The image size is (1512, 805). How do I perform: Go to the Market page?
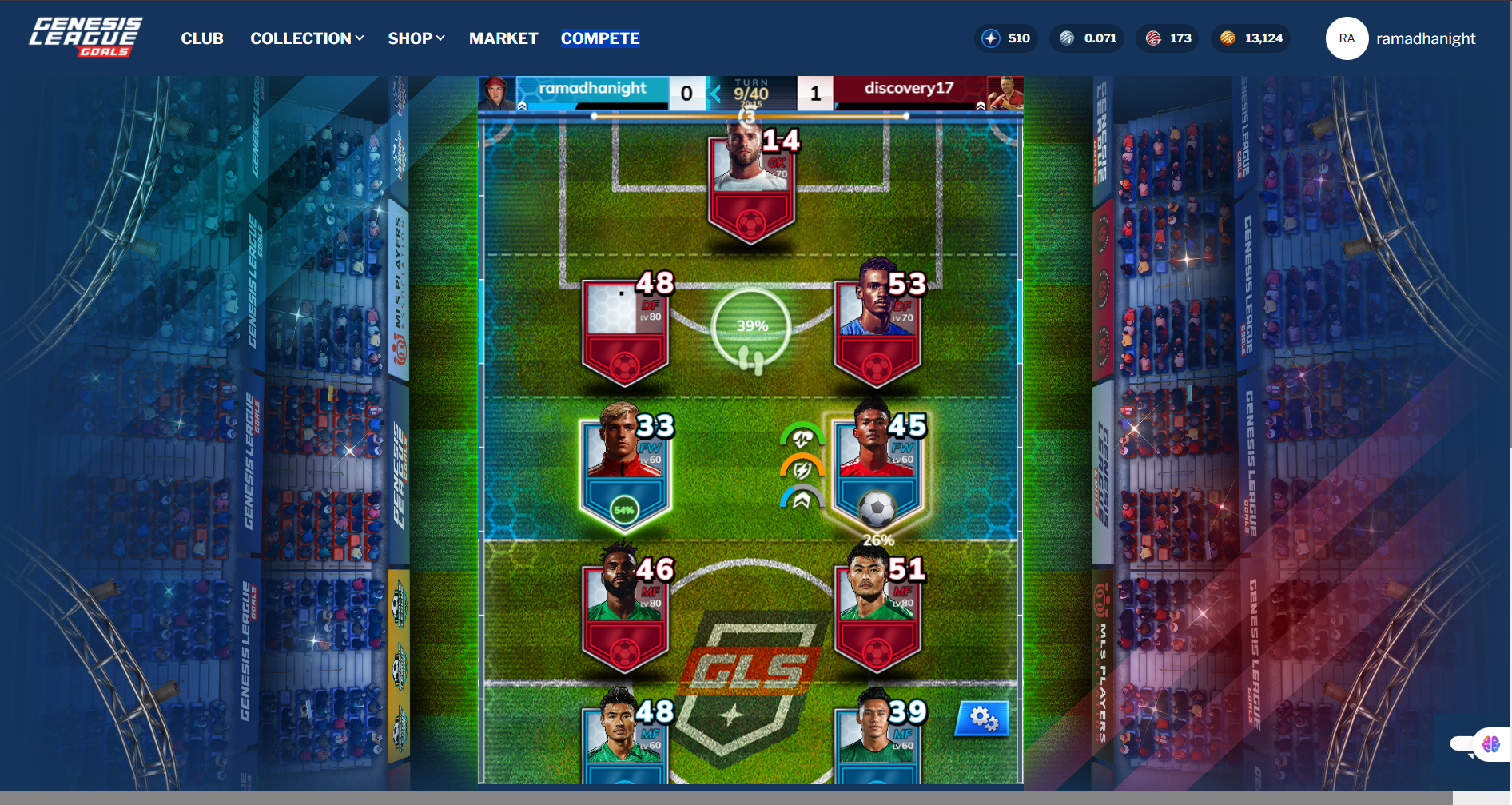pos(503,38)
